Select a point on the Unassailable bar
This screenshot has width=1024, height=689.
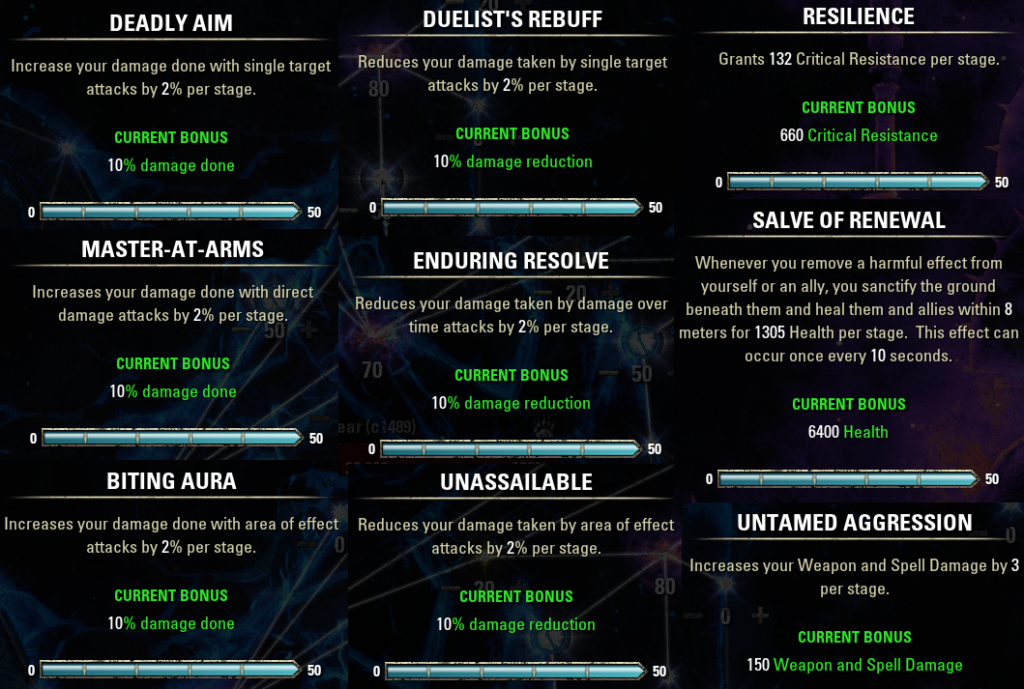pyautogui.click(x=515, y=671)
